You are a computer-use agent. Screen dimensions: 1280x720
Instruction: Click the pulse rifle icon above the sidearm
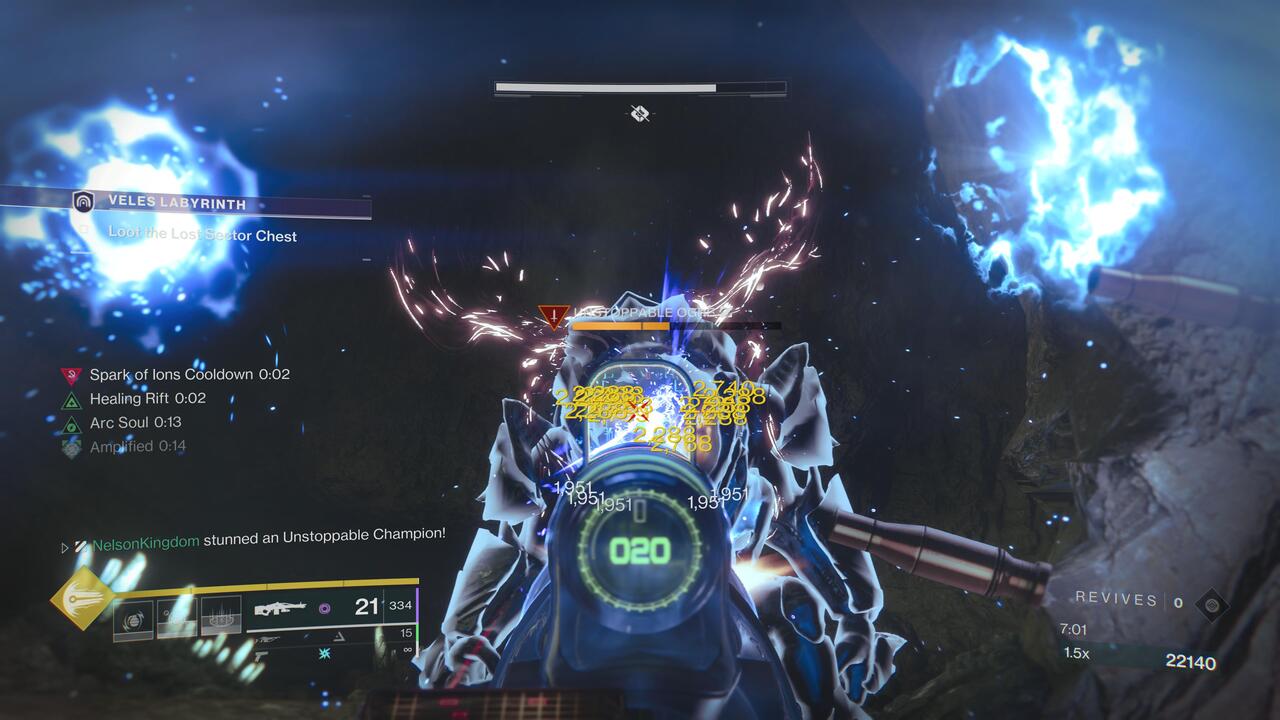pyautogui.click(x=267, y=638)
